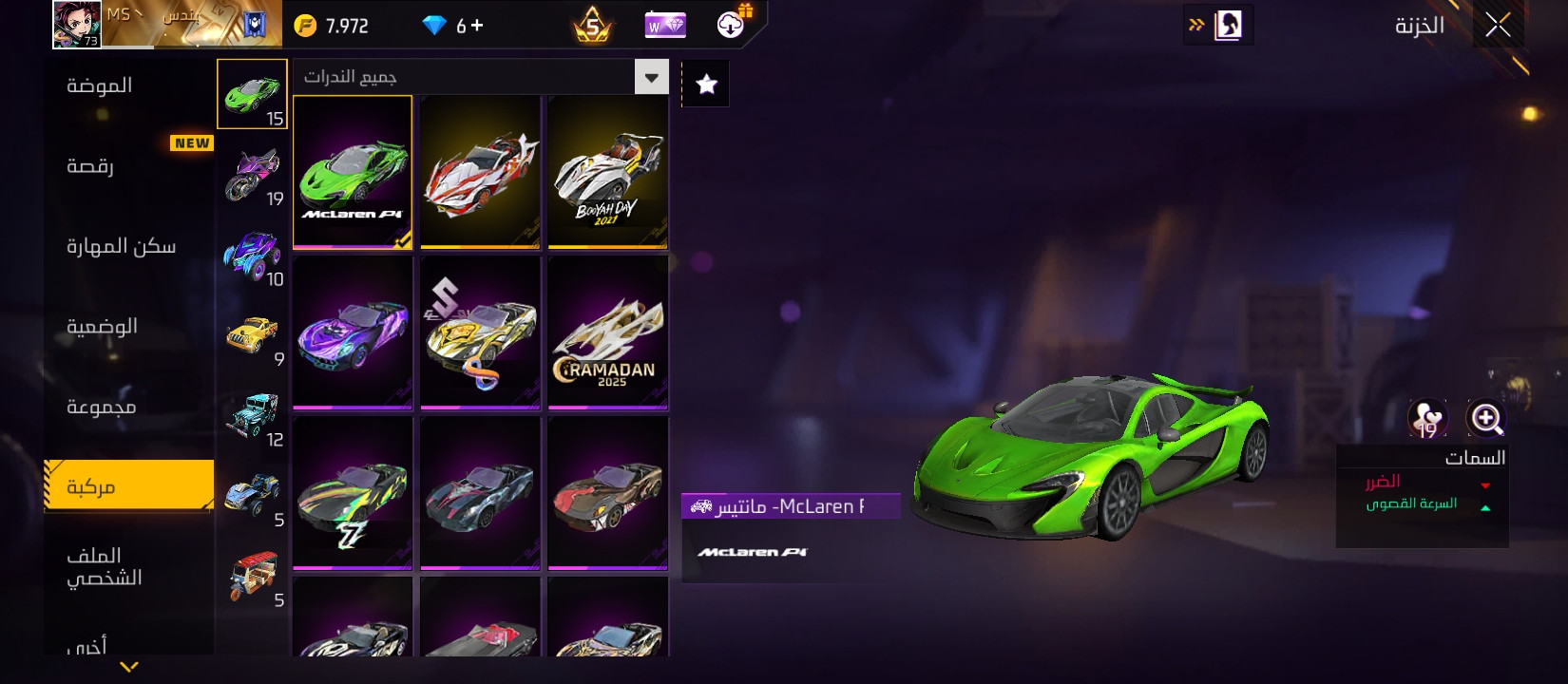Open the yellow pickup truck category
The image size is (1568, 684).
click(x=253, y=336)
